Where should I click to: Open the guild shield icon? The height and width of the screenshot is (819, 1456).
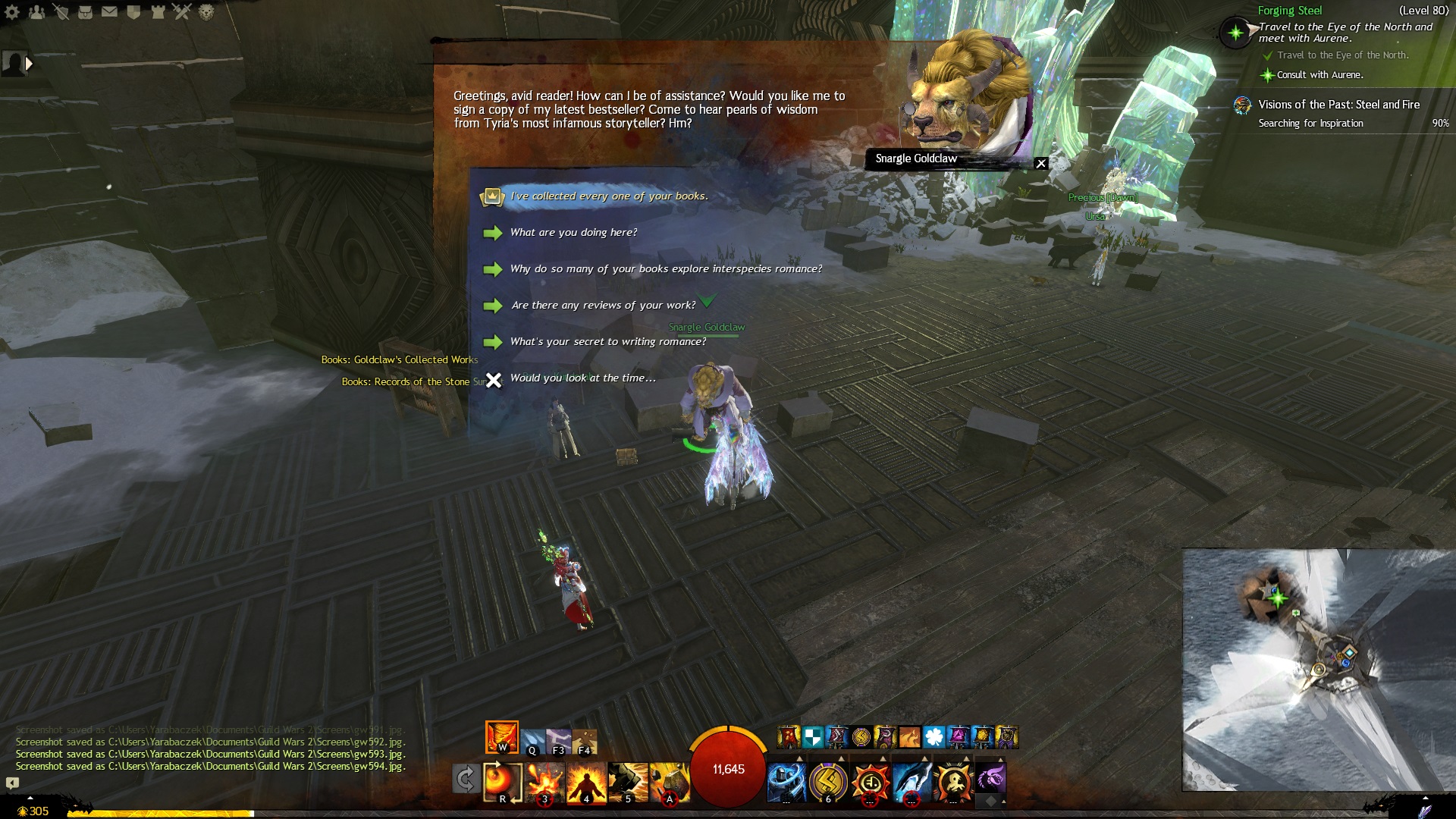point(133,12)
